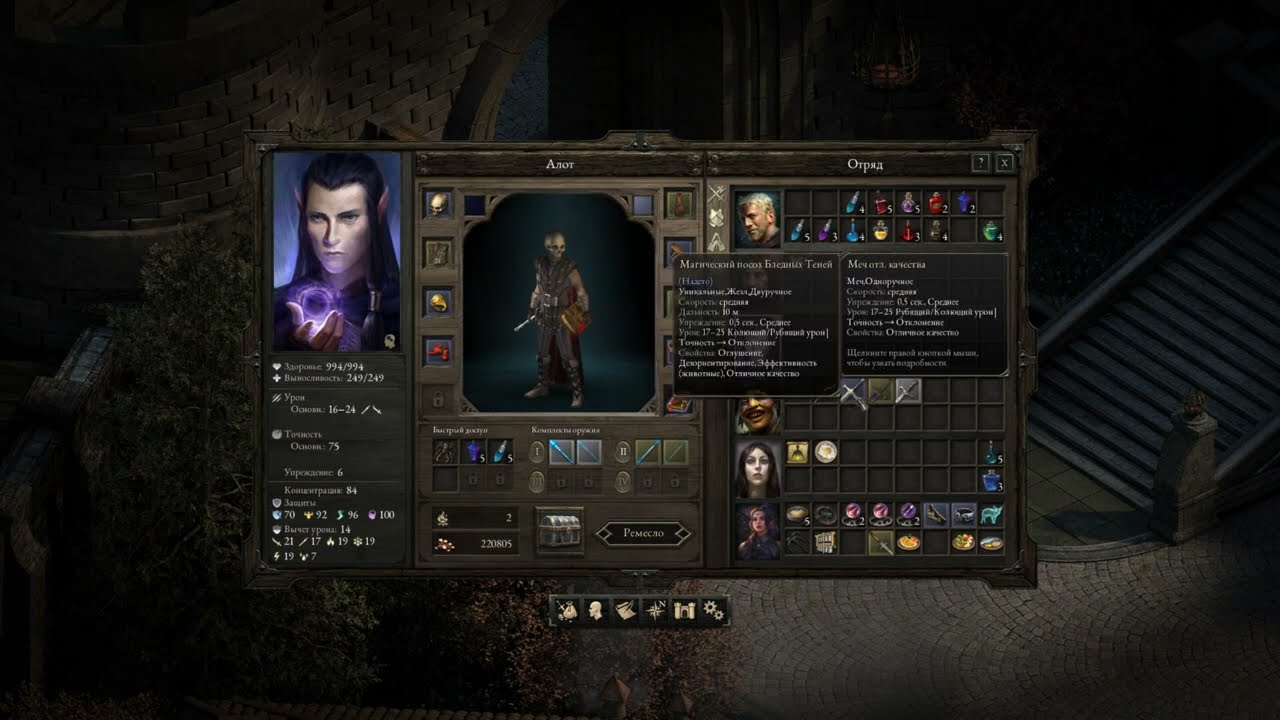
Task: Open the journal scroll-and-quill icon
Action: 625,610
